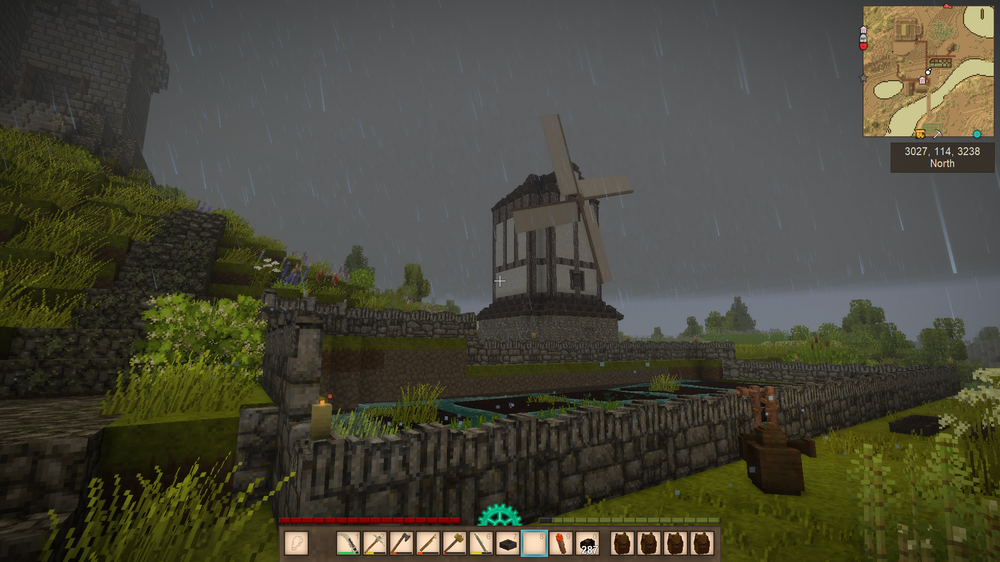Select the blade in hotbar slot 6
The width and height of the screenshot is (1000, 562).
481,544
